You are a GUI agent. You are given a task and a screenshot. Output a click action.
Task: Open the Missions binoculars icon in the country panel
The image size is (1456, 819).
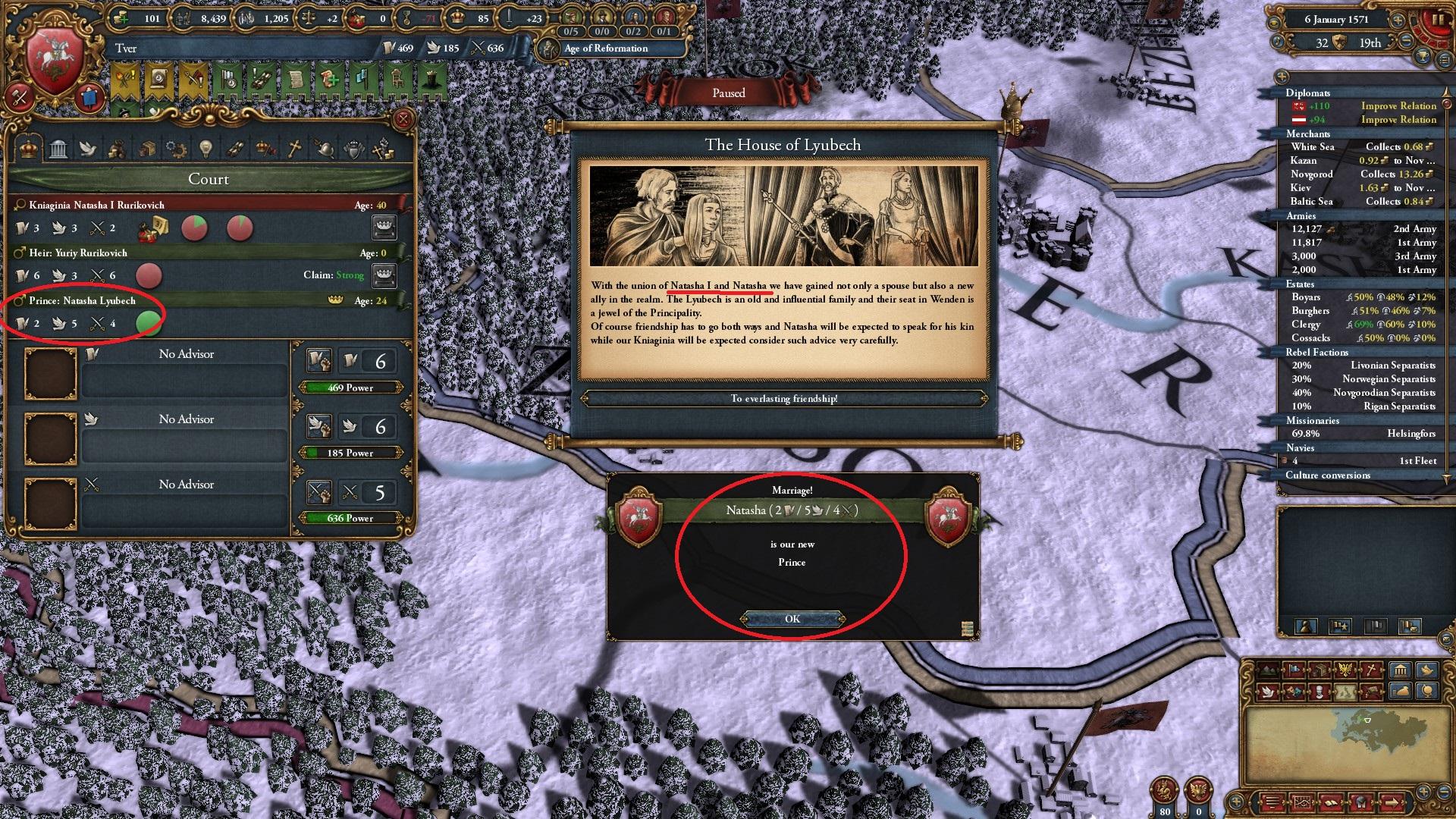pos(235,149)
